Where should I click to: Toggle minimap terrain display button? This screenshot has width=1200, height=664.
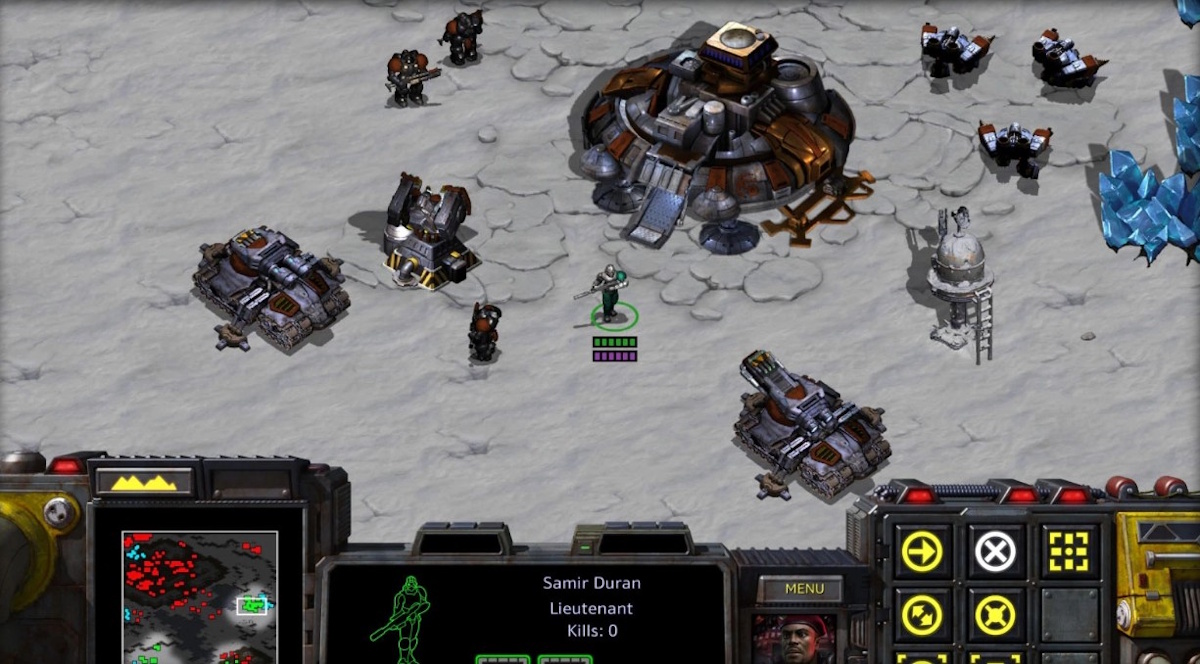pos(143,482)
